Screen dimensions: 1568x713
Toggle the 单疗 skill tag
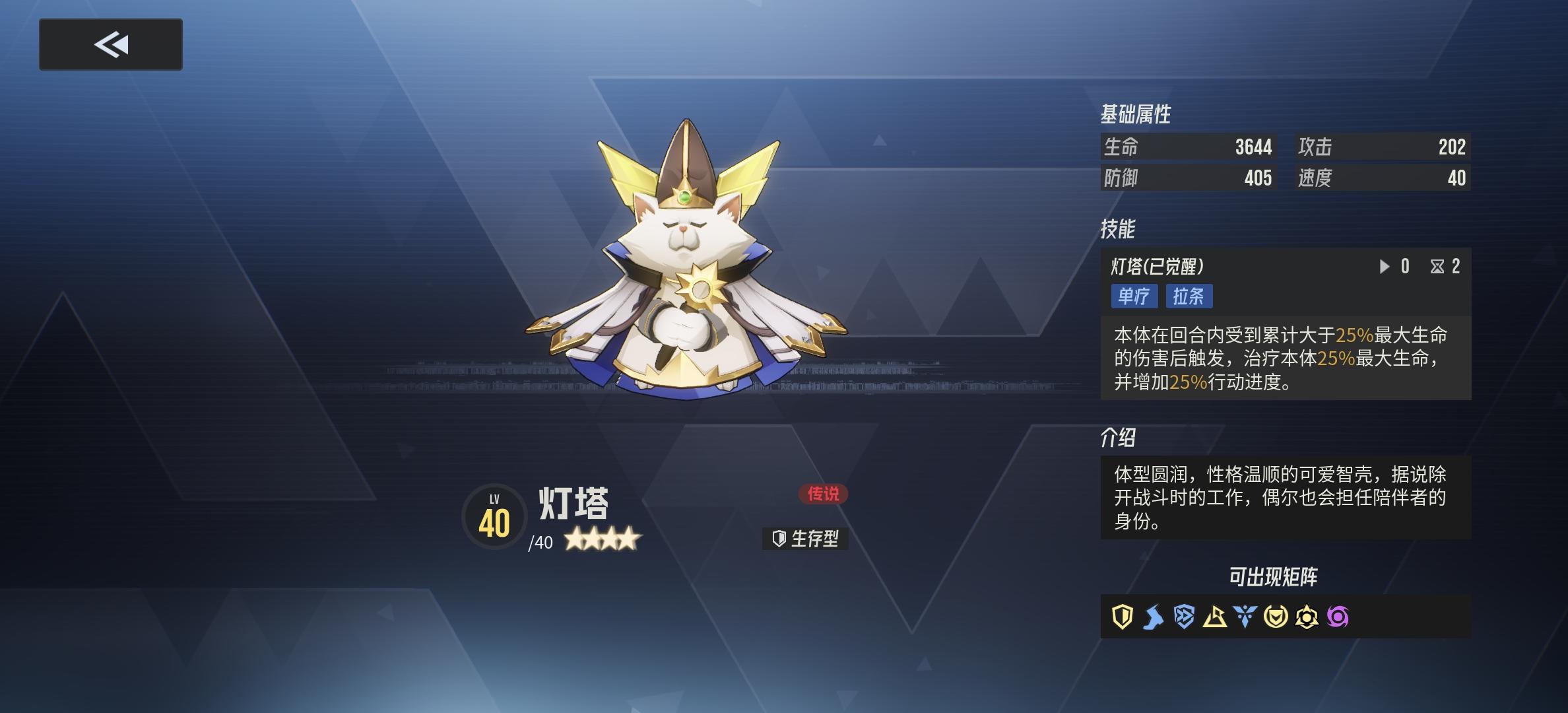pyautogui.click(x=1134, y=297)
